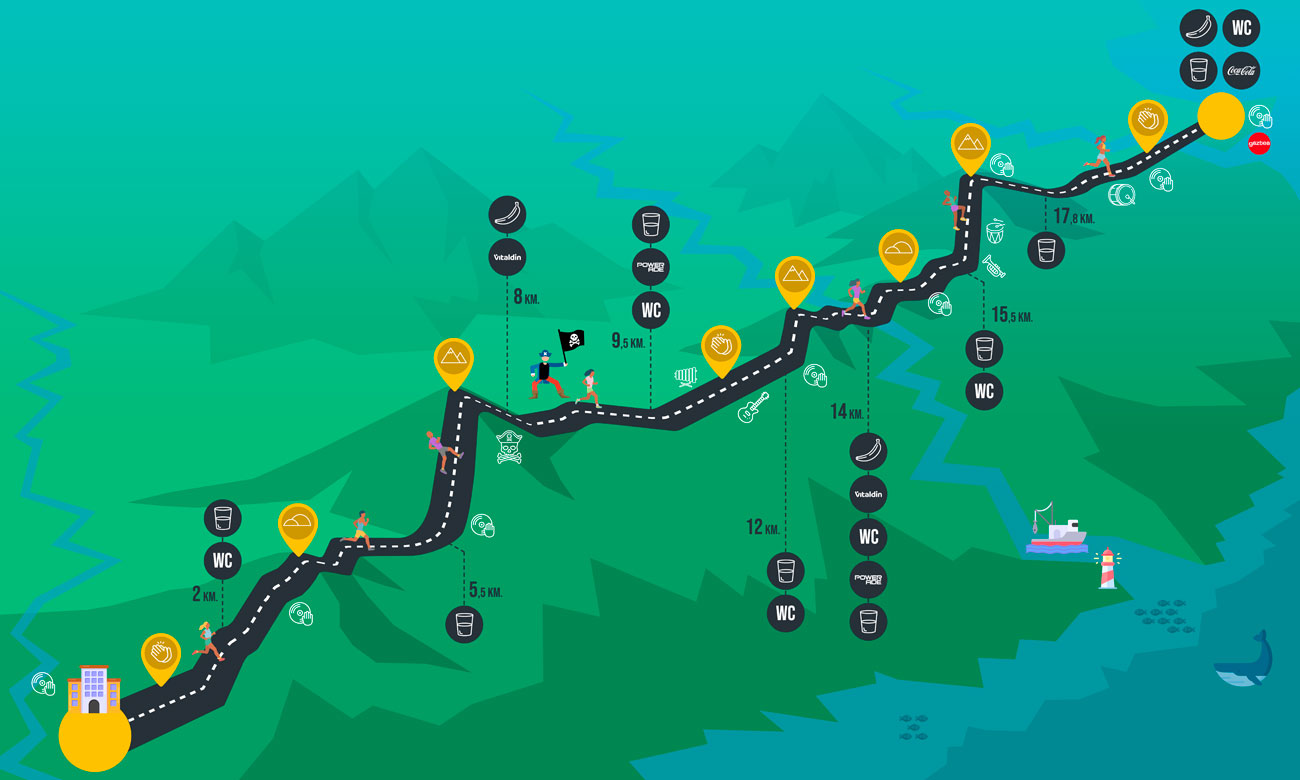Click the mountain pin left of the pirate
Viewport: 1300px width, 780px height.
click(x=453, y=358)
